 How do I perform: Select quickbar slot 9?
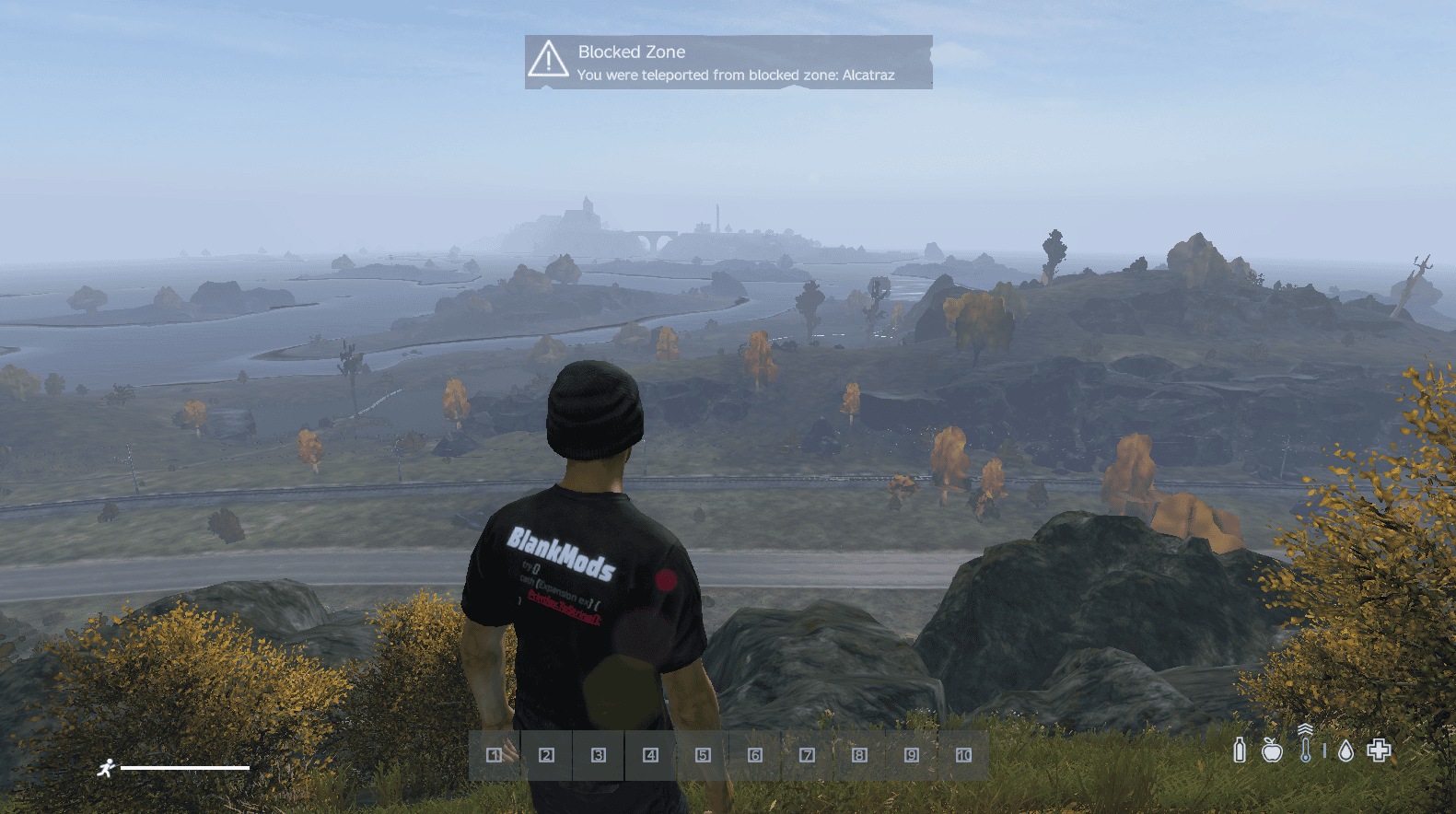(x=912, y=755)
